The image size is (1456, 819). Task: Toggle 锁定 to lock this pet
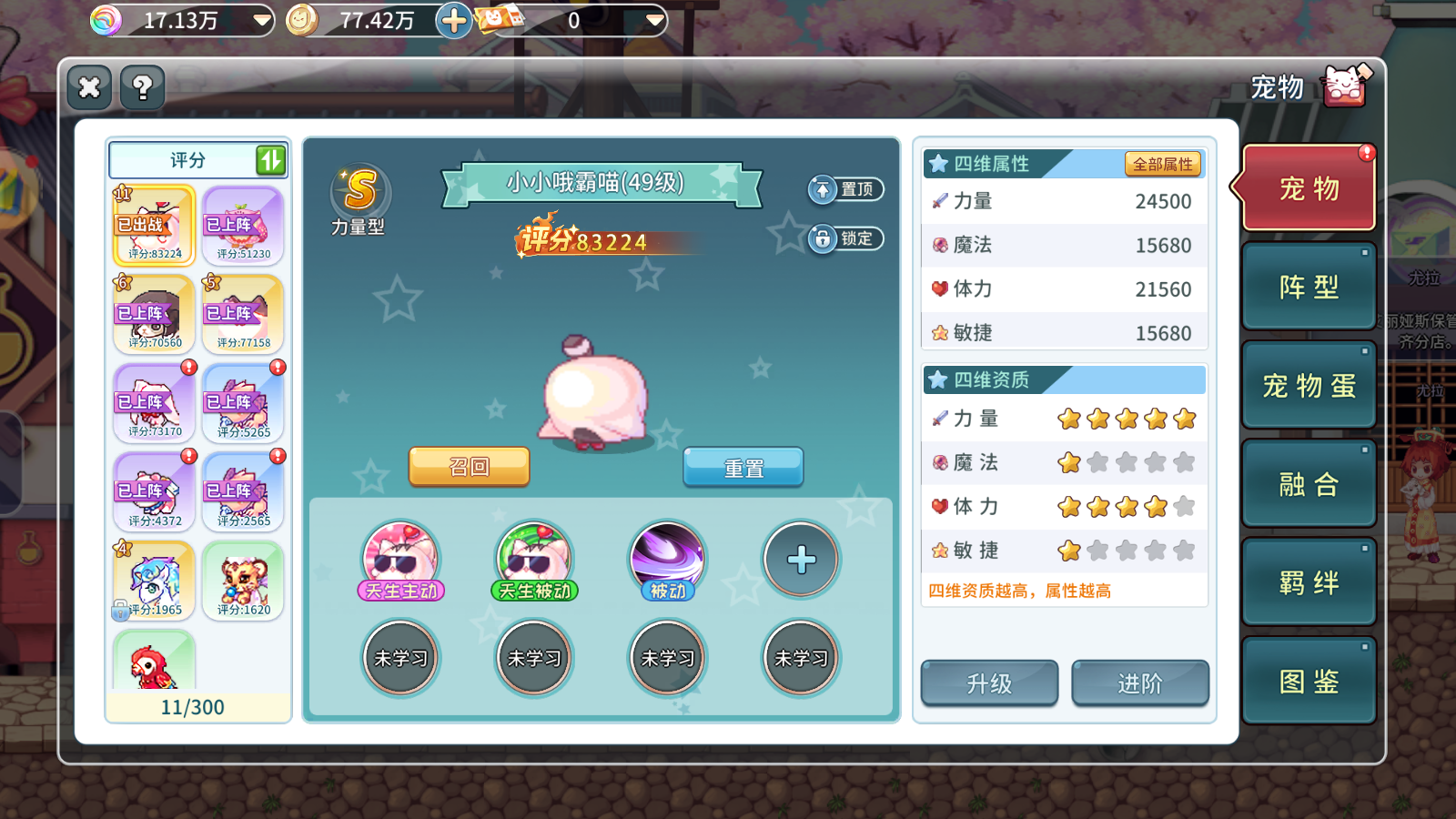tap(845, 239)
